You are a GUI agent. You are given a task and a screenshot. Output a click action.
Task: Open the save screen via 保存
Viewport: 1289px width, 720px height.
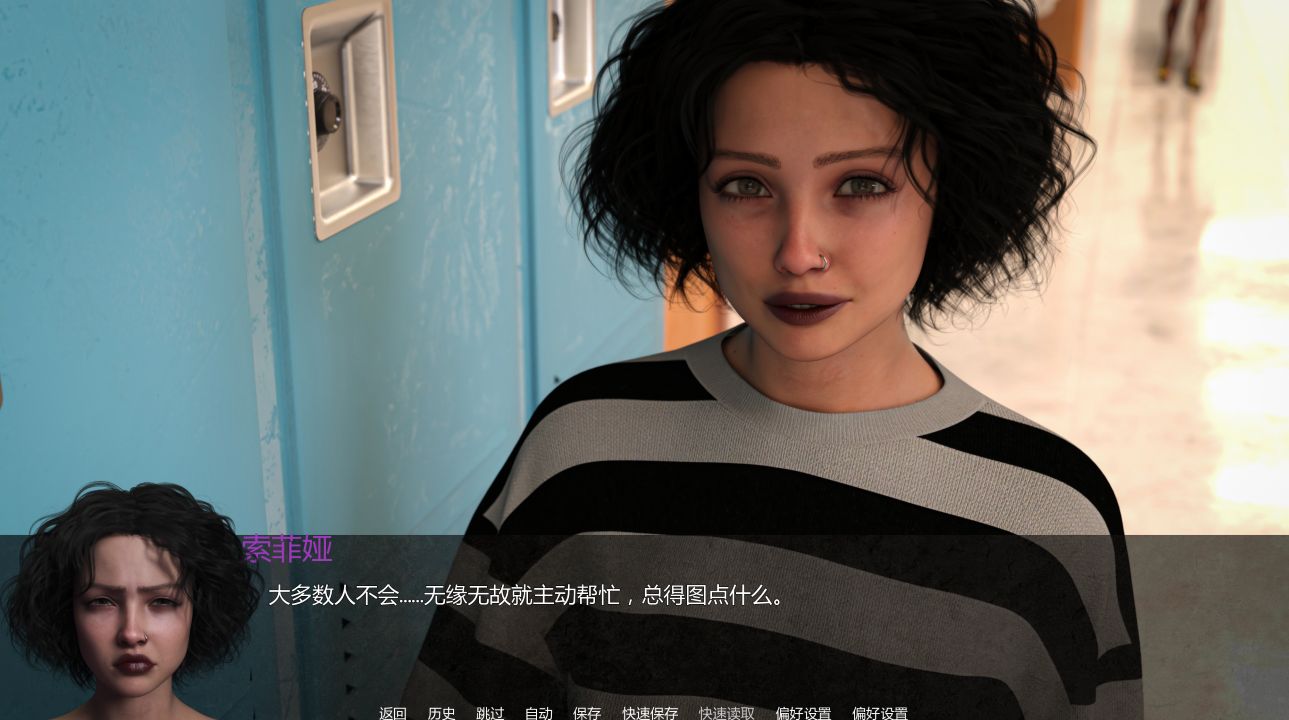click(x=587, y=714)
